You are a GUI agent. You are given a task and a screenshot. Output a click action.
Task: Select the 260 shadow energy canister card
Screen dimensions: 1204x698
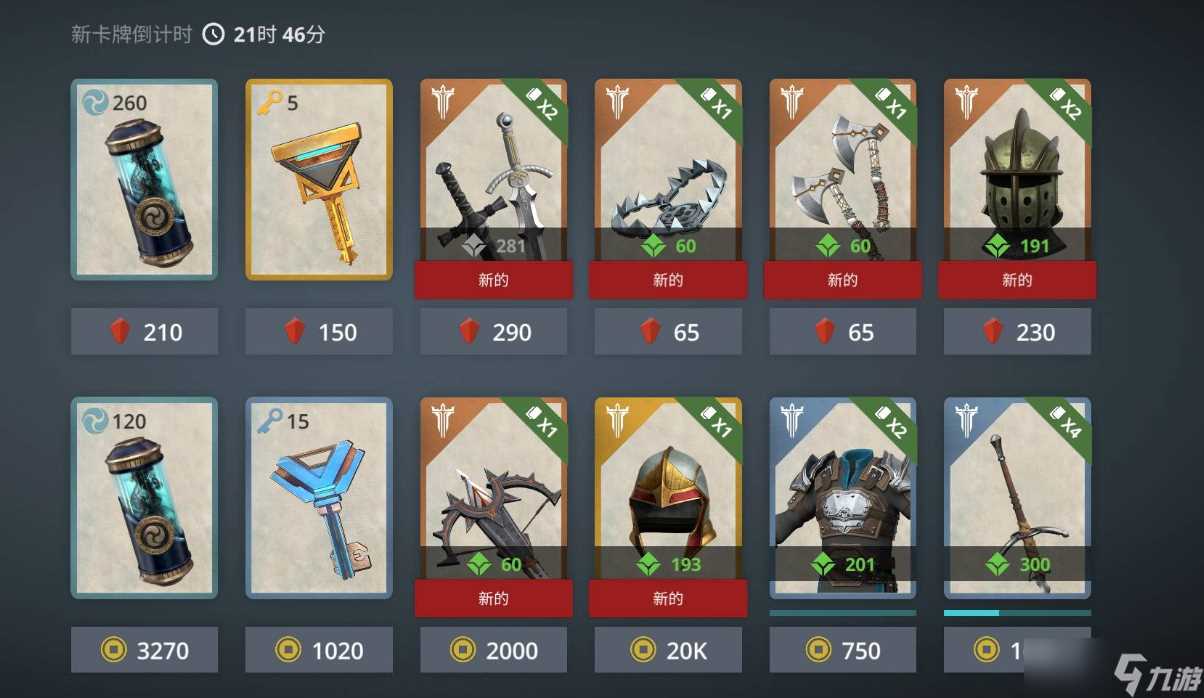(x=144, y=178)
